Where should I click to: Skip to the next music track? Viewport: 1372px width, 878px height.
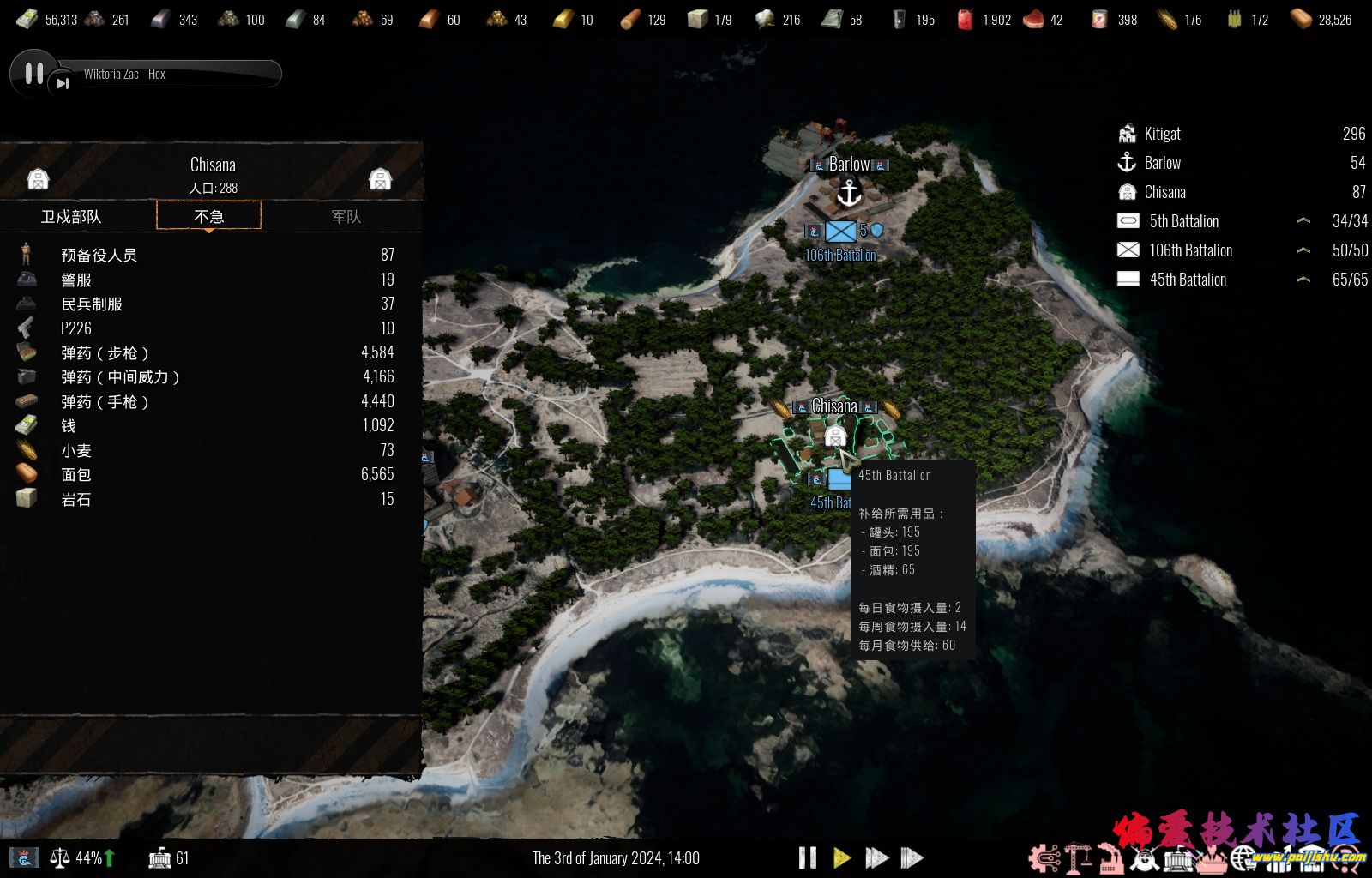click(62, 83)
